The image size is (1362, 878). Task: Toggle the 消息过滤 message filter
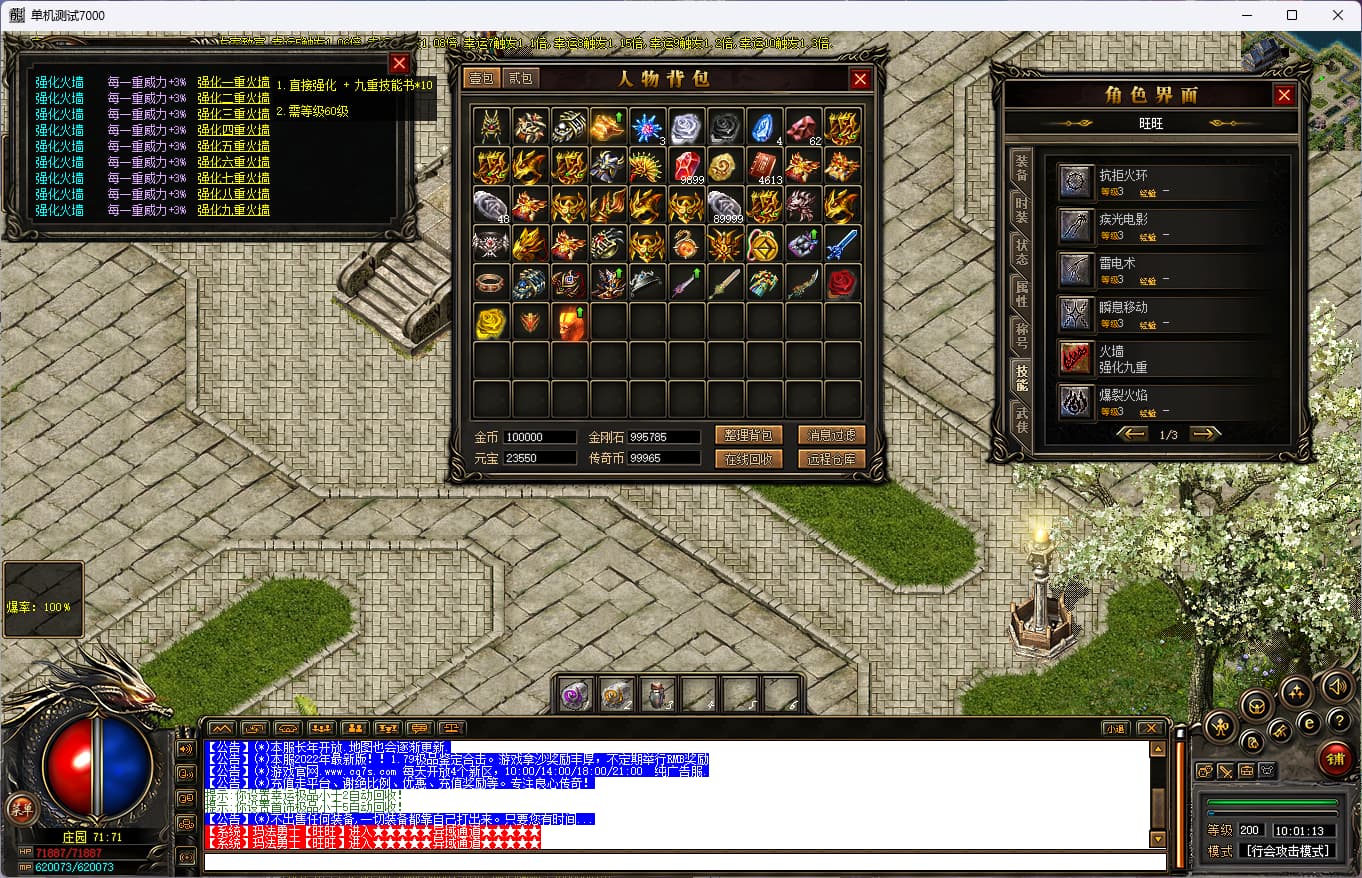coord(831,435)
